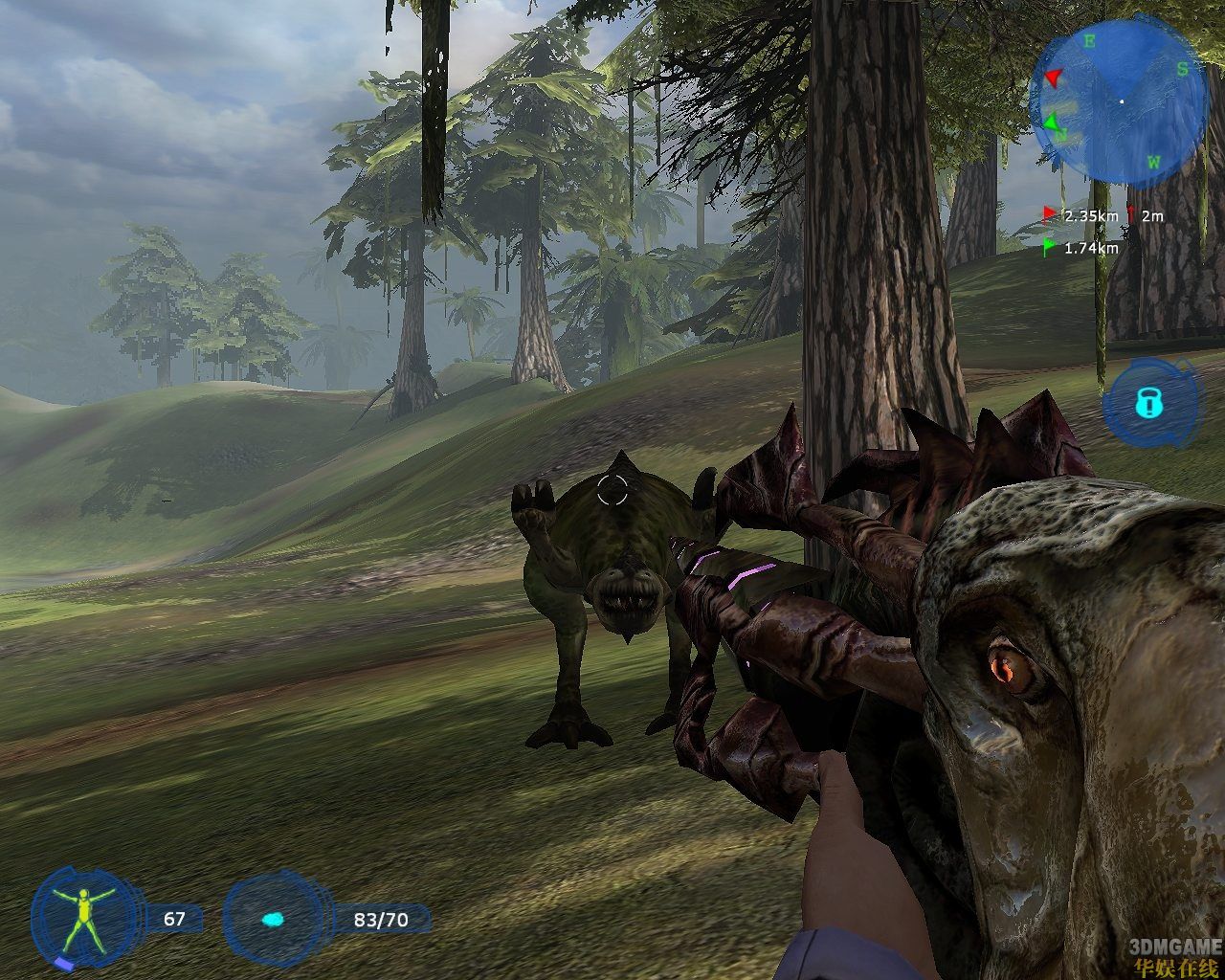Viewport: 1225px width, 980px height.
Task: Select the cyan ammo type icon
Action: point(273,920)
